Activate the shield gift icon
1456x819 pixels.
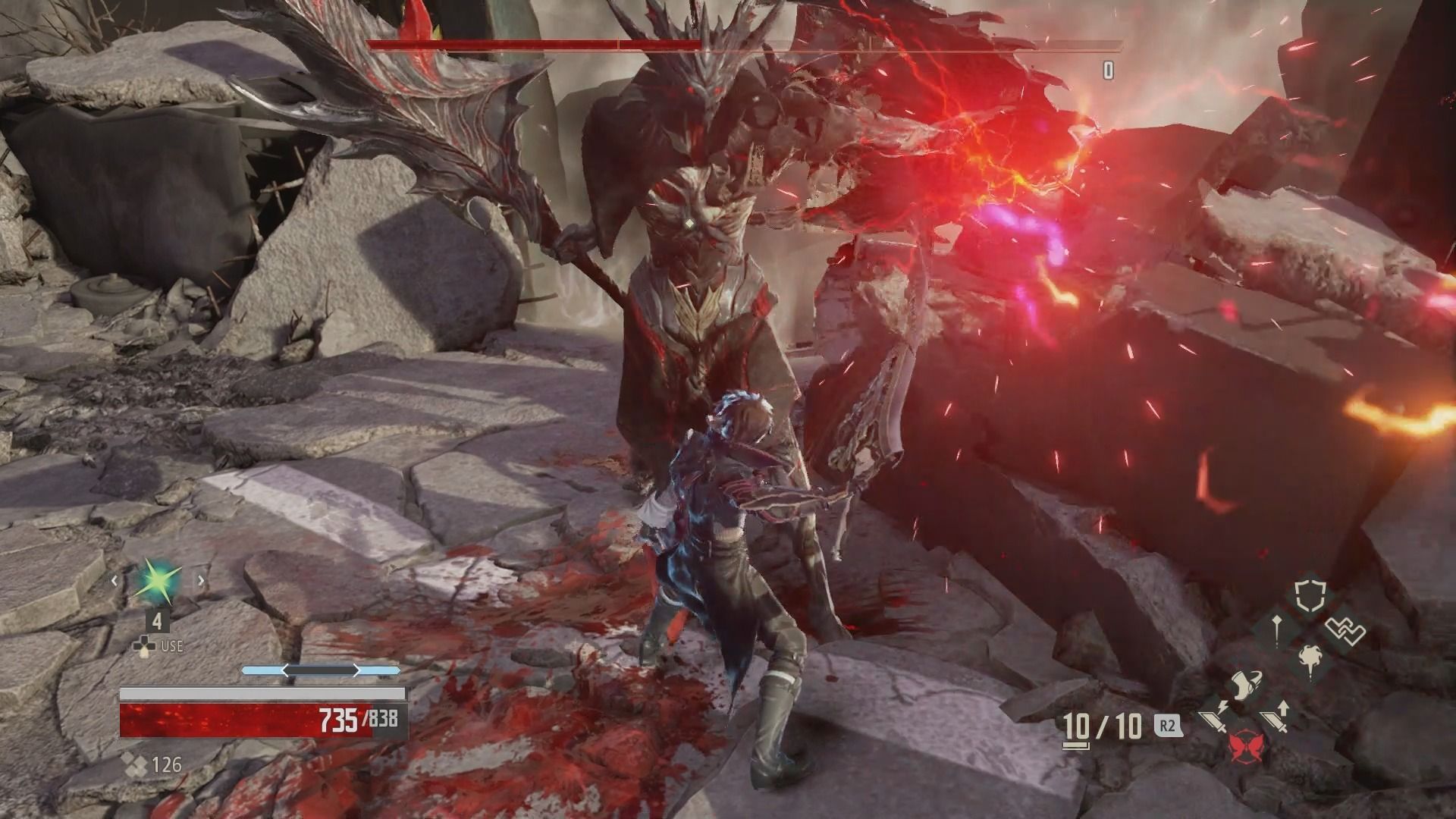[x=1309, y=596]
